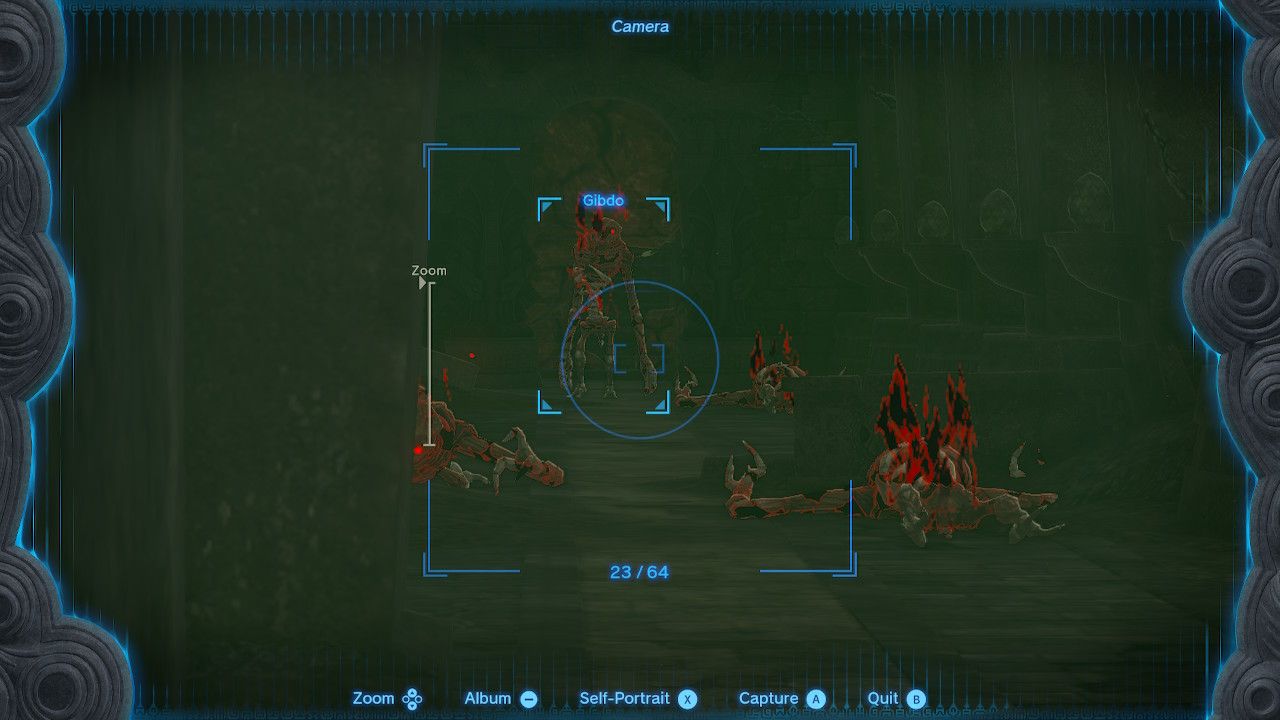This screenshot has height=720, width=1280.
Task: Click the 23/64 photo counter
Action: pyautogui.click(x=641, y=572)
